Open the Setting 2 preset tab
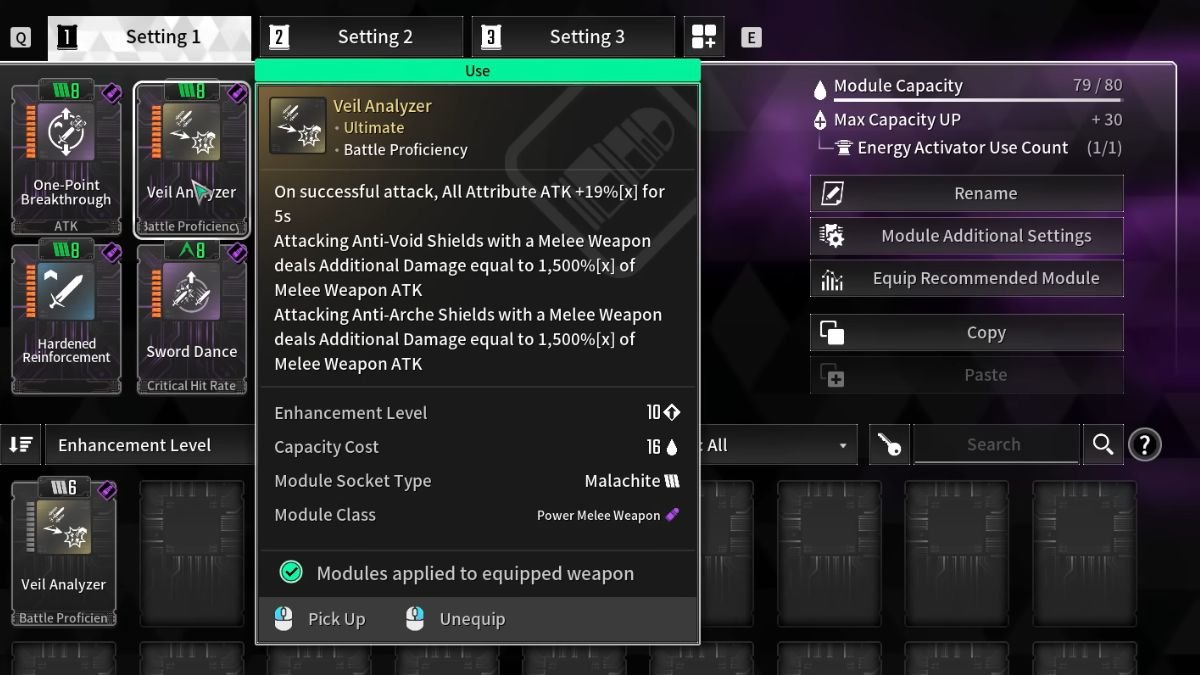 pyautogui.click(x=362, y=38)
